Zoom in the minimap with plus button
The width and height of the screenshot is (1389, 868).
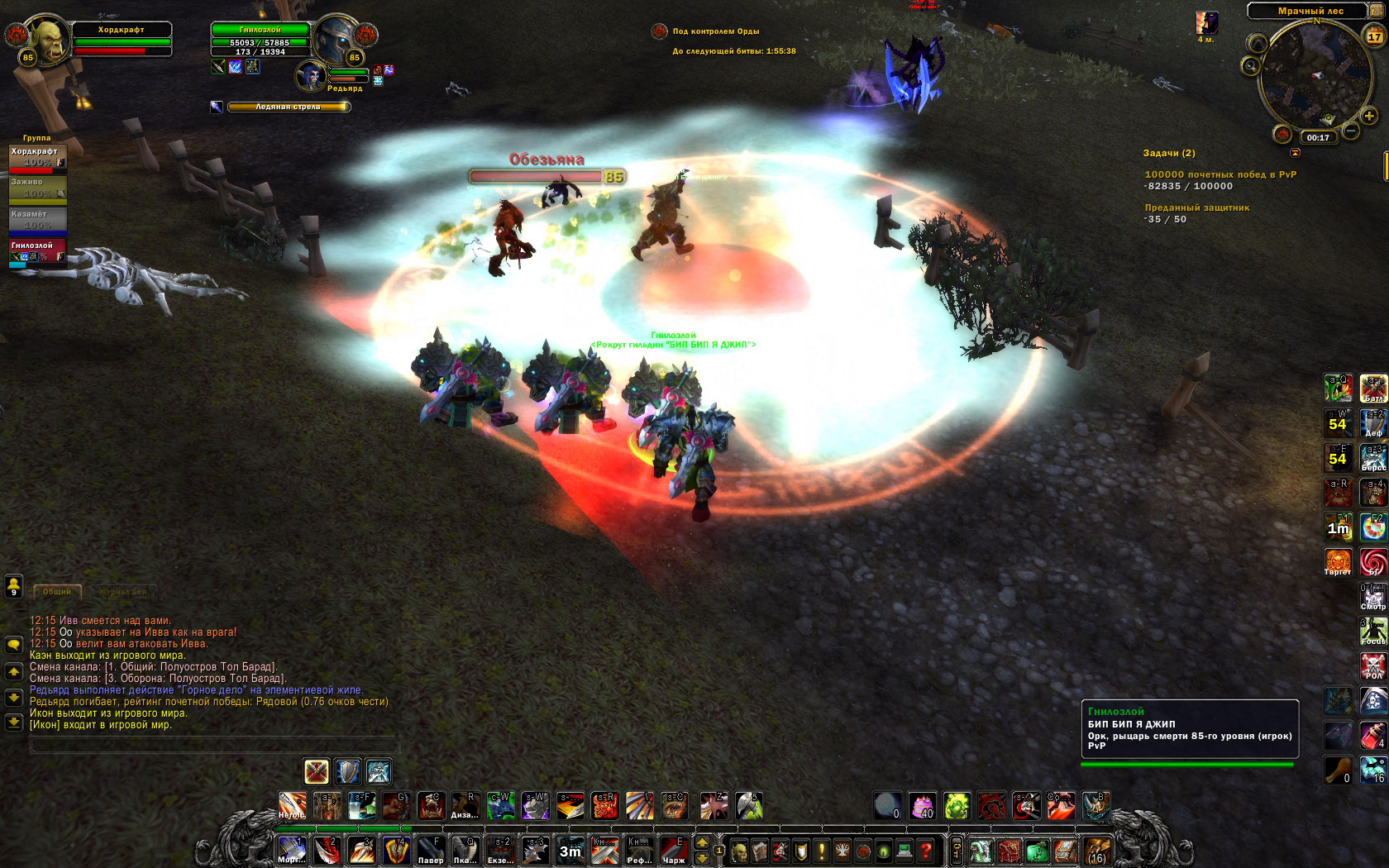tap(1369, 116)
